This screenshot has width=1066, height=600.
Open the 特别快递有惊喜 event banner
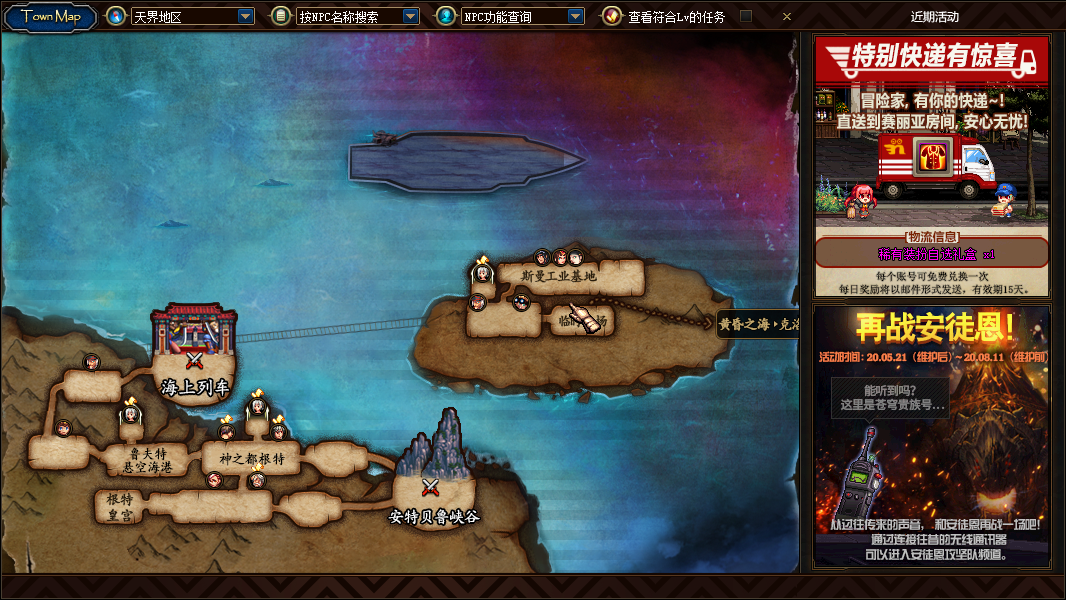(x=931, y=166)
